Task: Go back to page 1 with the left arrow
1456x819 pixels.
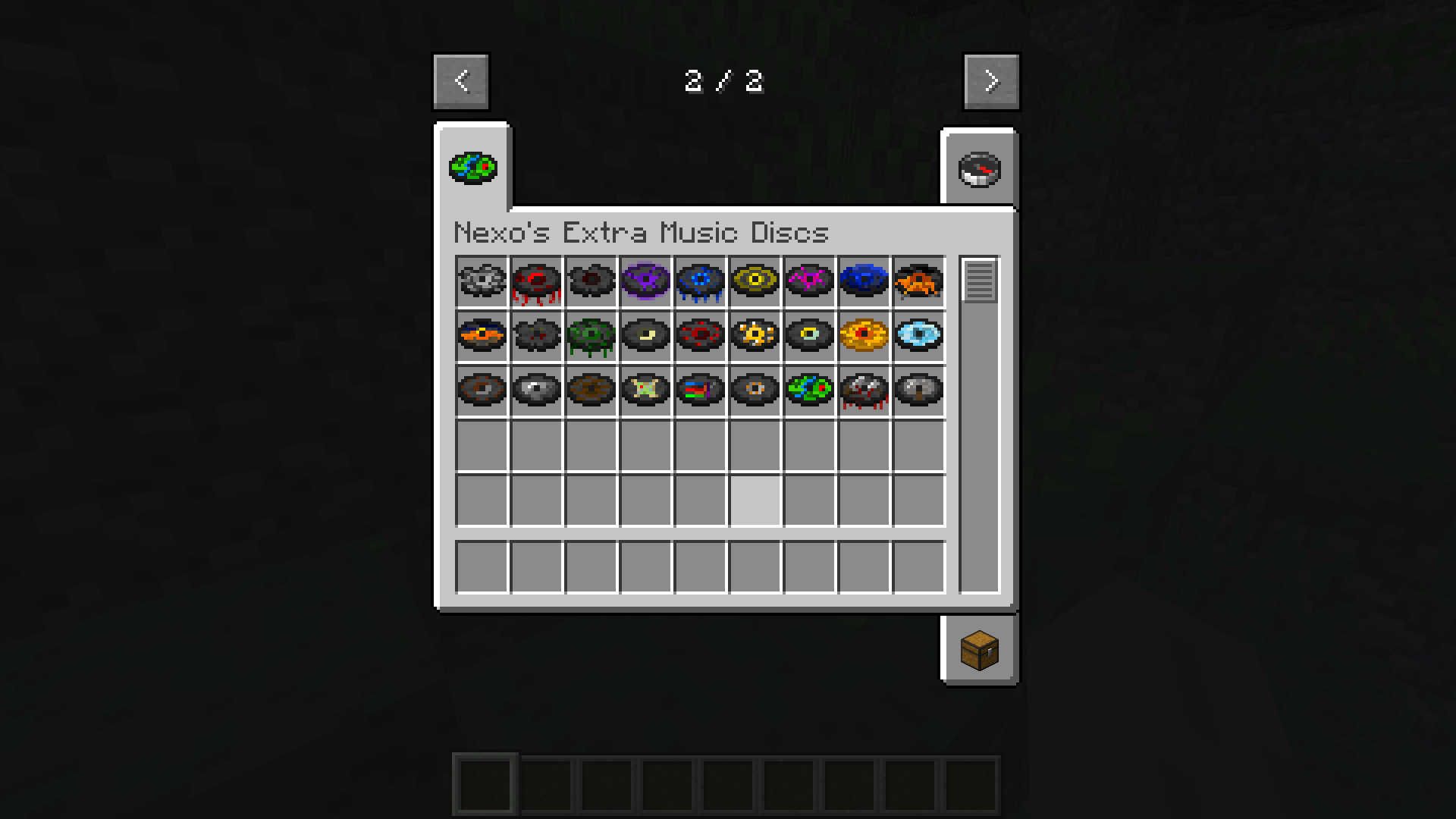Action: (460, 81)
